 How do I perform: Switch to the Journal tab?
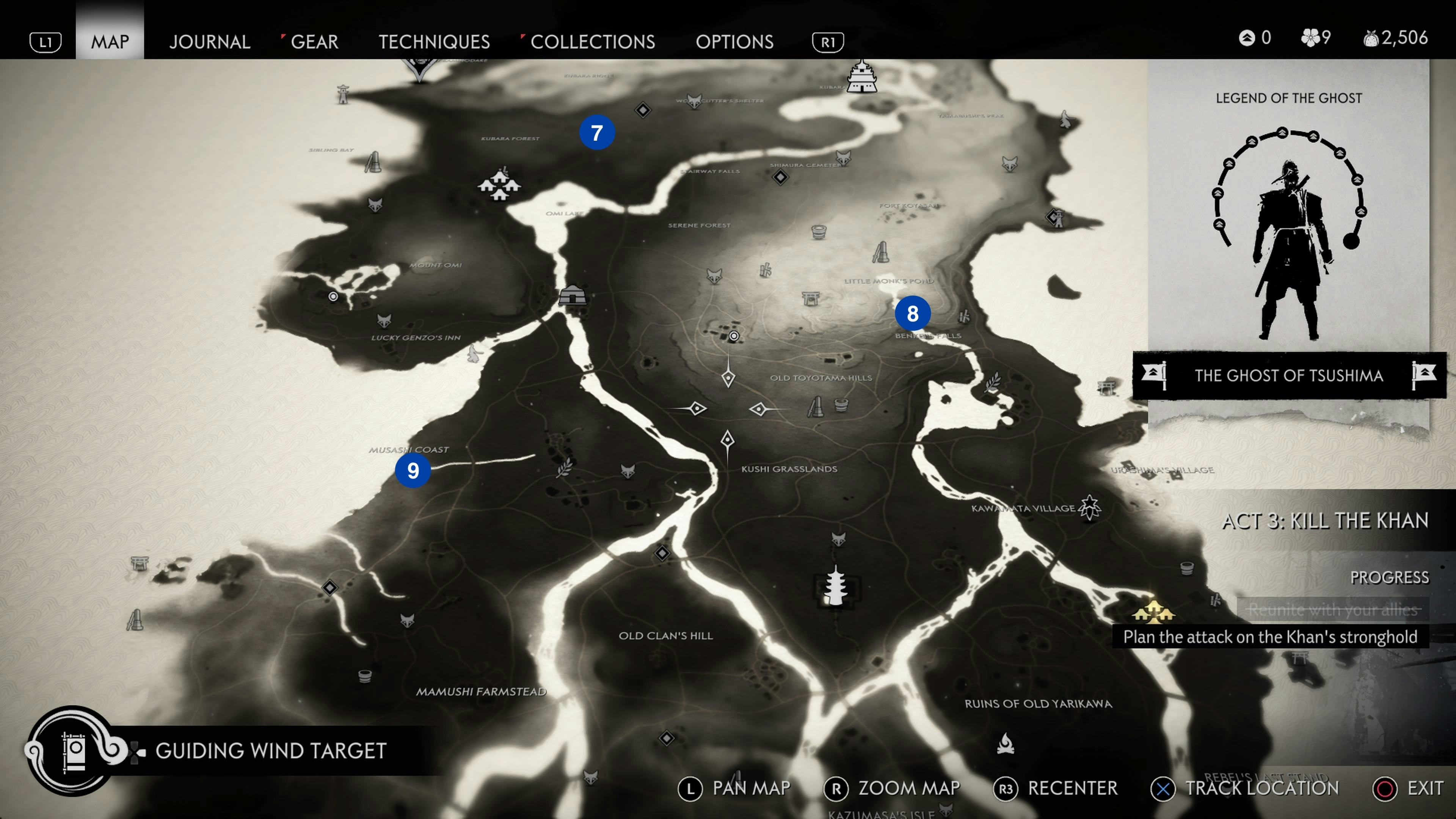point(209,42)
